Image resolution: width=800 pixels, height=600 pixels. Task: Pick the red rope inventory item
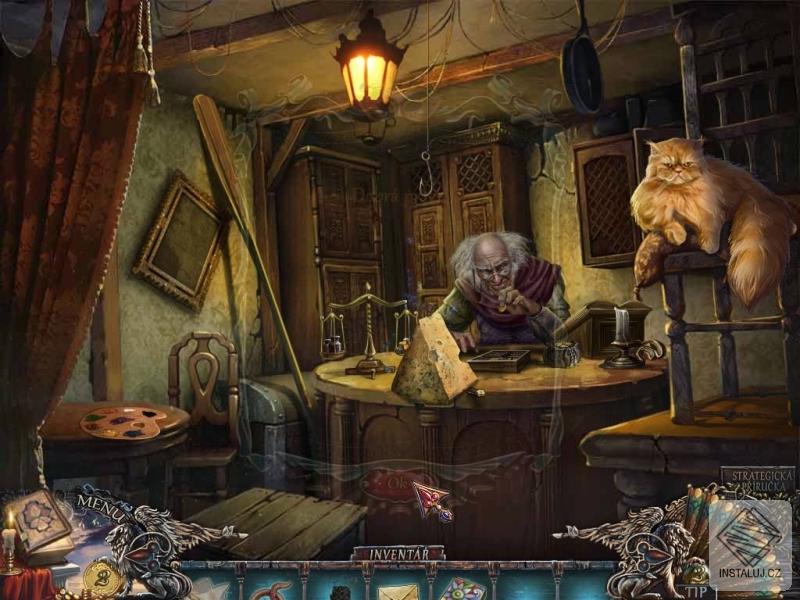(x=273, y=590)
